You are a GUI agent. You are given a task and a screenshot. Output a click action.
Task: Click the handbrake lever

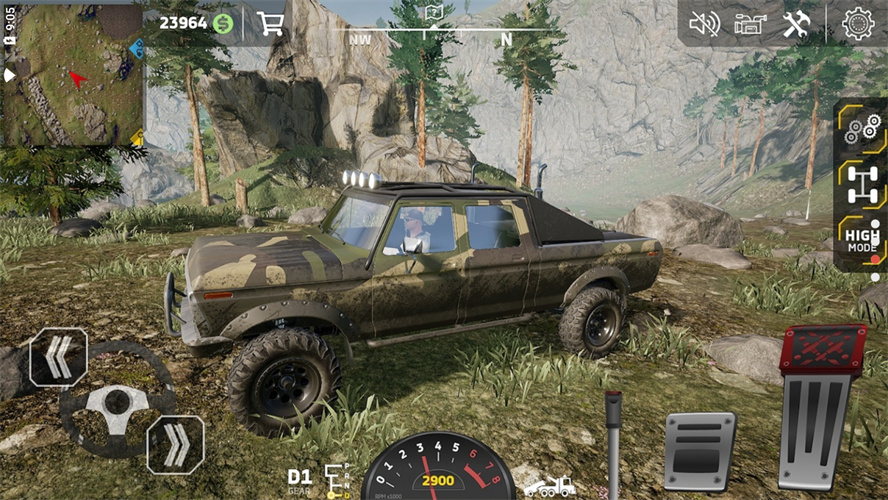pos(613,440)
